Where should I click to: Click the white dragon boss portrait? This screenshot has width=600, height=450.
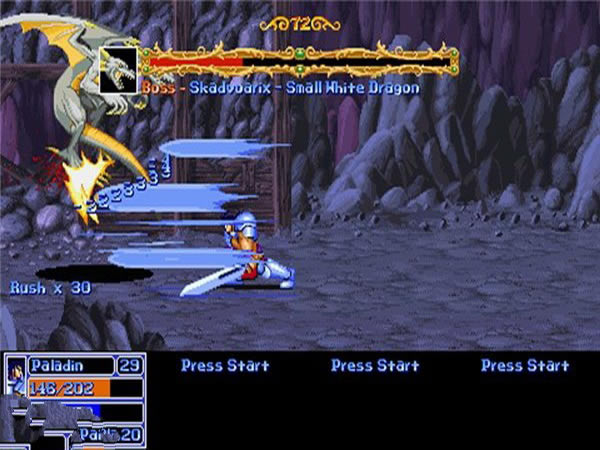coord(119,70)
